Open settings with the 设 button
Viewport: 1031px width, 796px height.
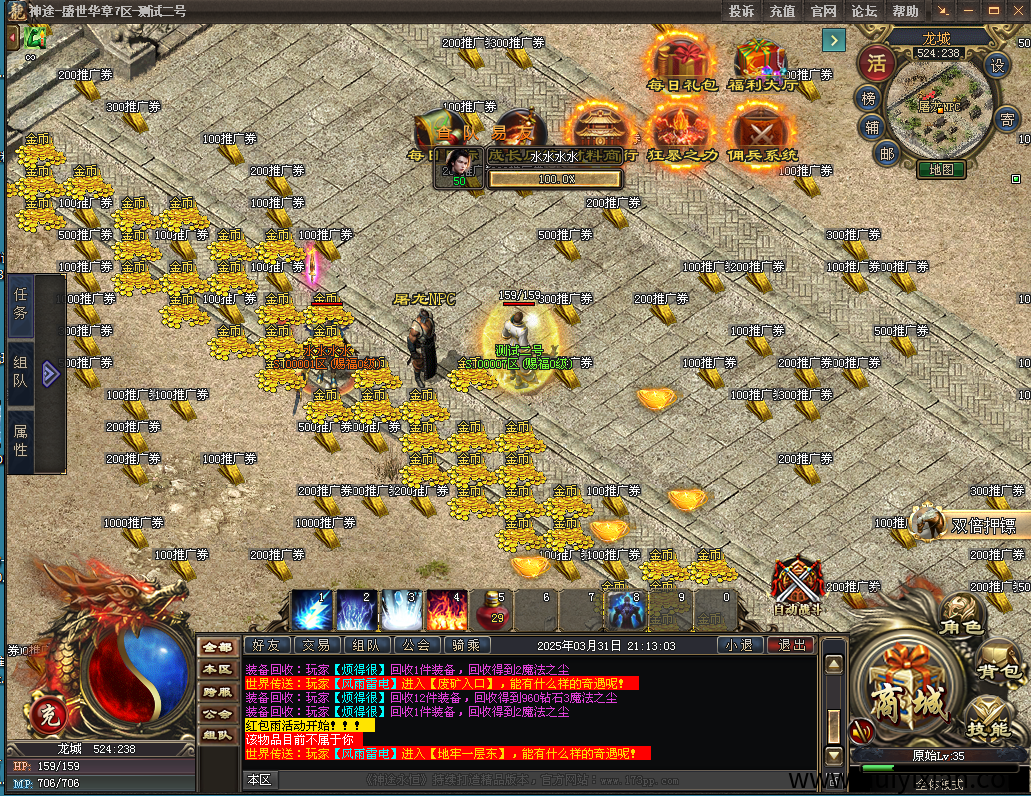[997, 66]
